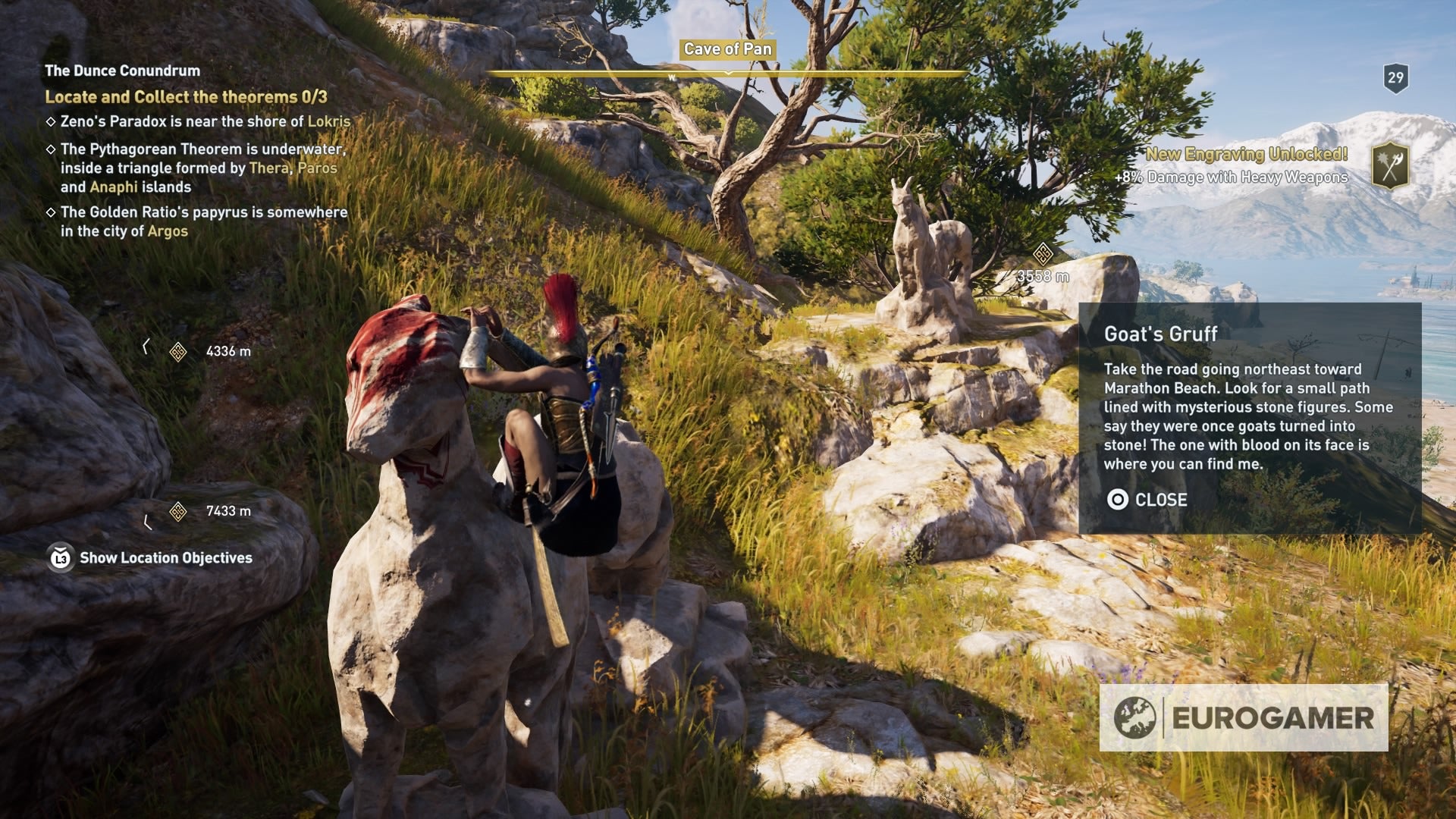The width and height of the screenshot is (1456, 819).
Task: Toggle the diamond beside the Pythagorean Theorem objective
Action: [51, 150]
